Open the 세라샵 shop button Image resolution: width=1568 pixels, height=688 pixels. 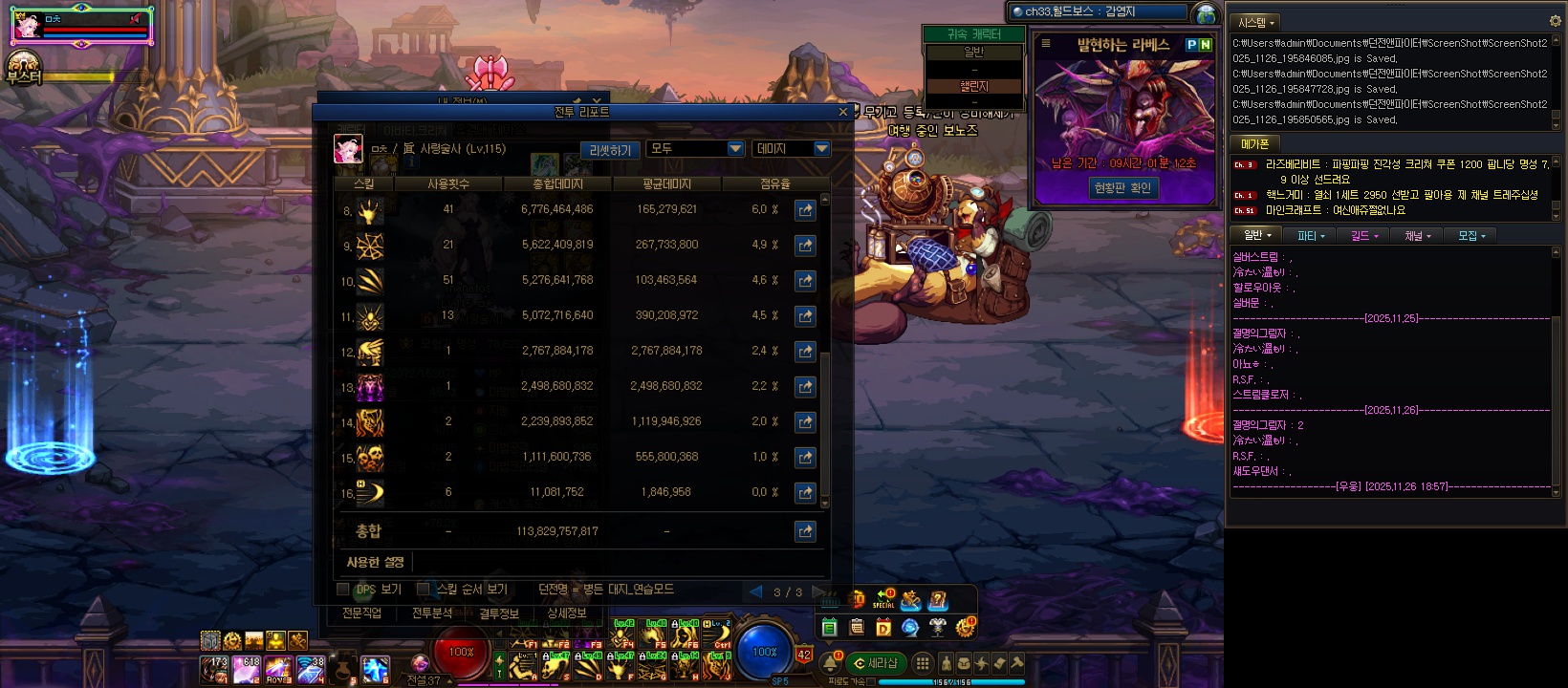tap(876, 663)
